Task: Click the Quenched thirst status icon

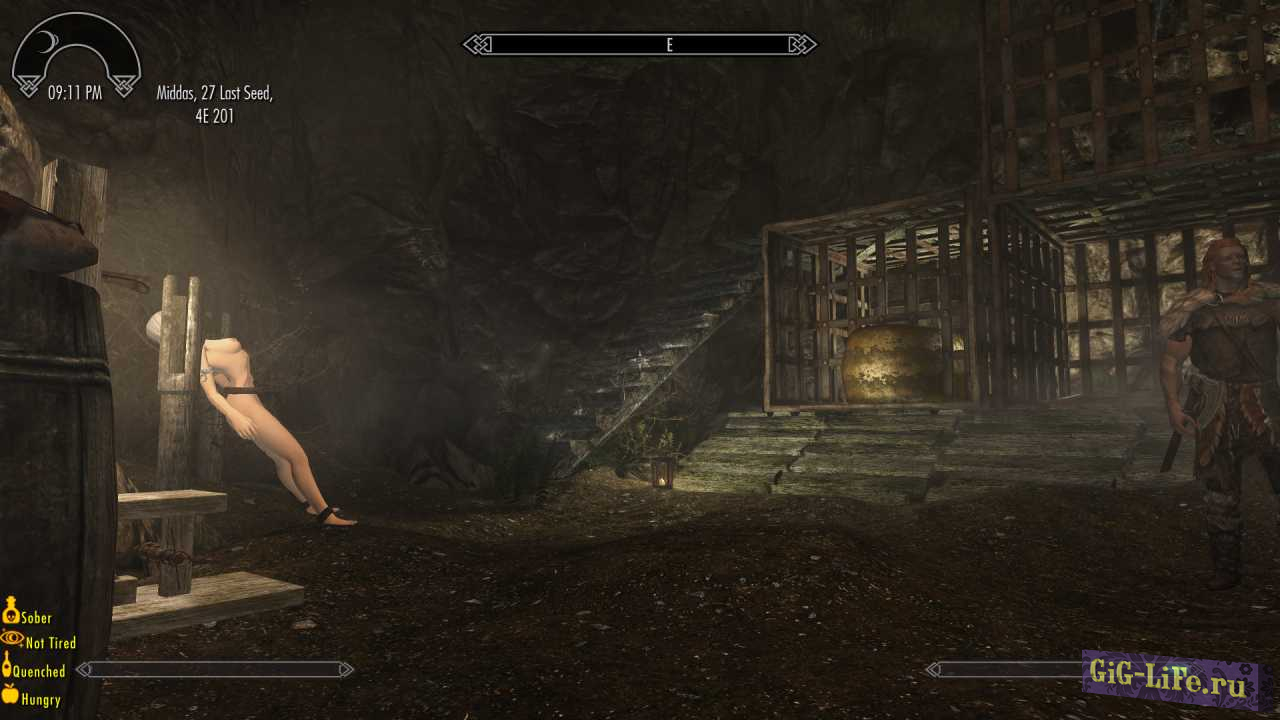Action: 7,666
